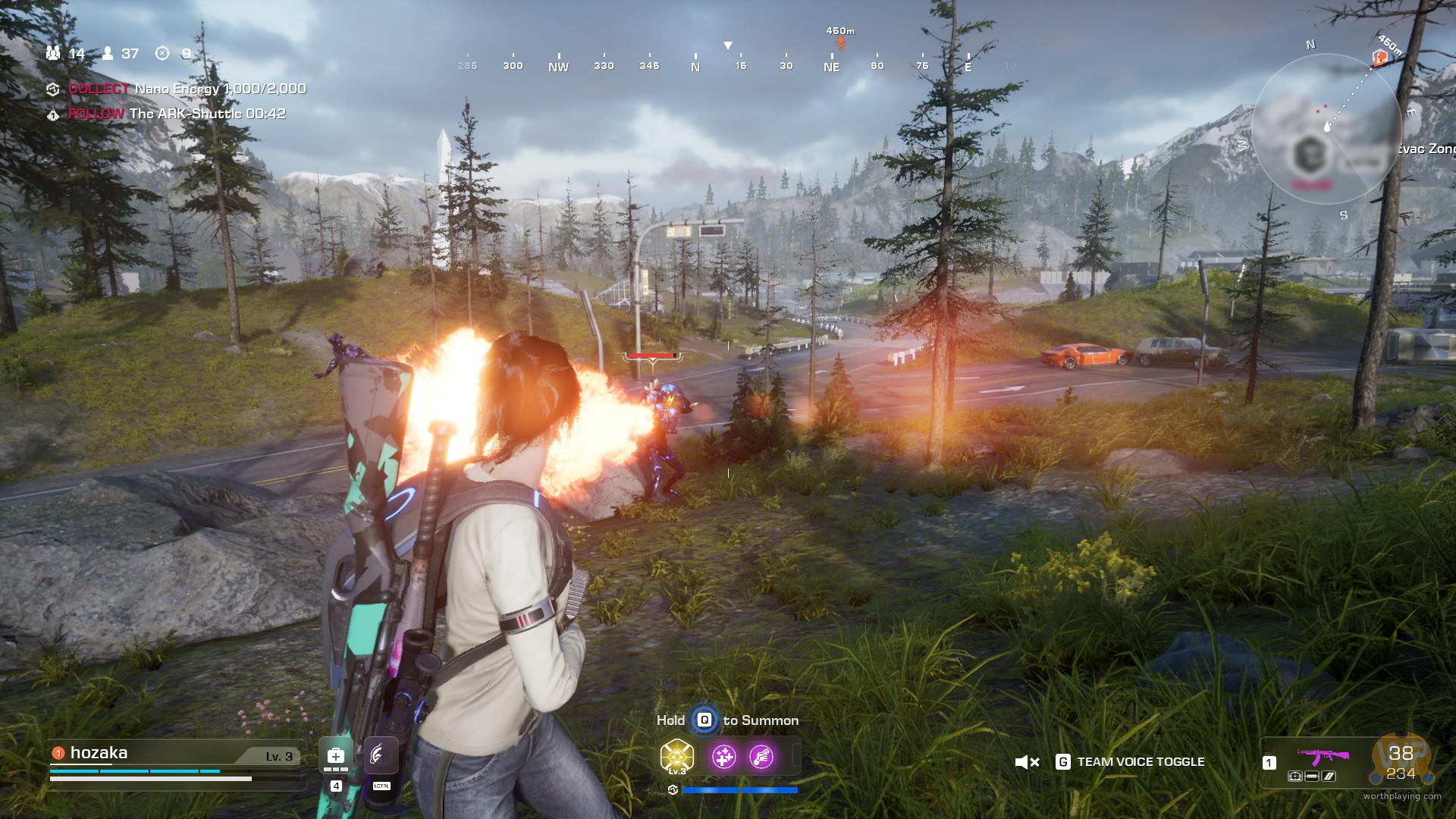The width and height of the screenshot is (1456, 819).
Task: Open the circular minimap
Action: [1326, 129]
